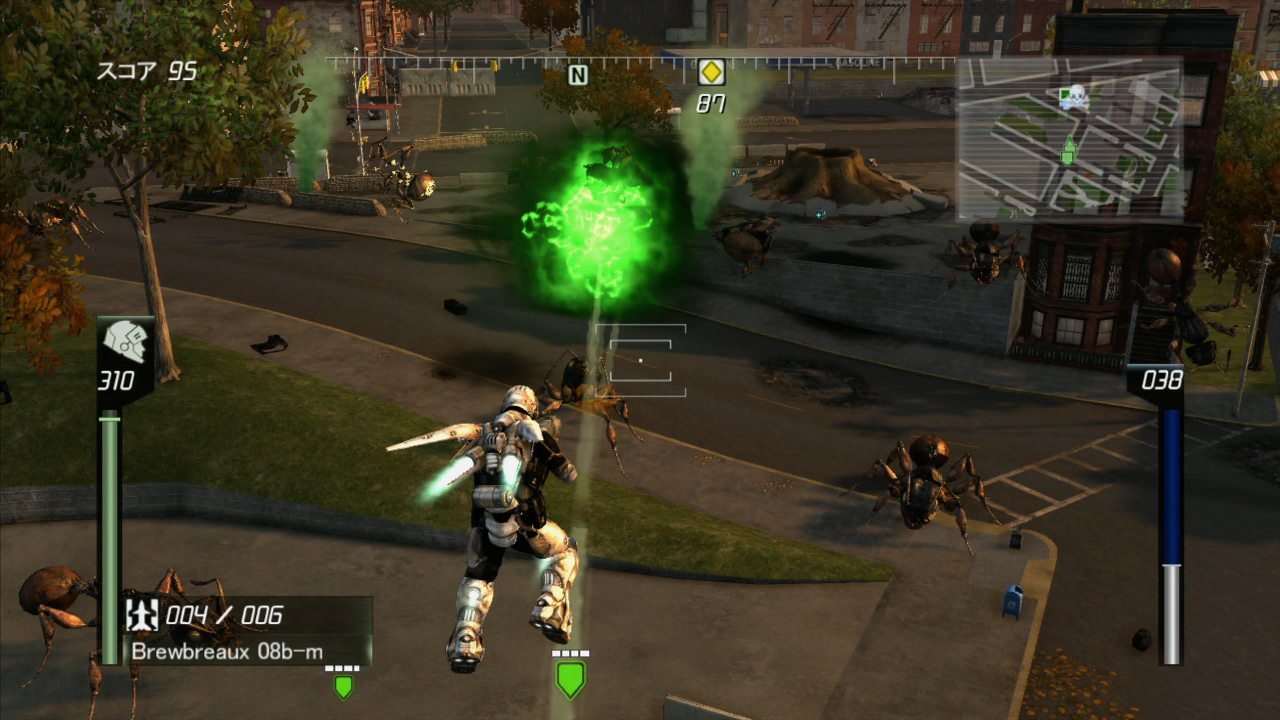Click the minimap in the corner

coord(1070,138)
